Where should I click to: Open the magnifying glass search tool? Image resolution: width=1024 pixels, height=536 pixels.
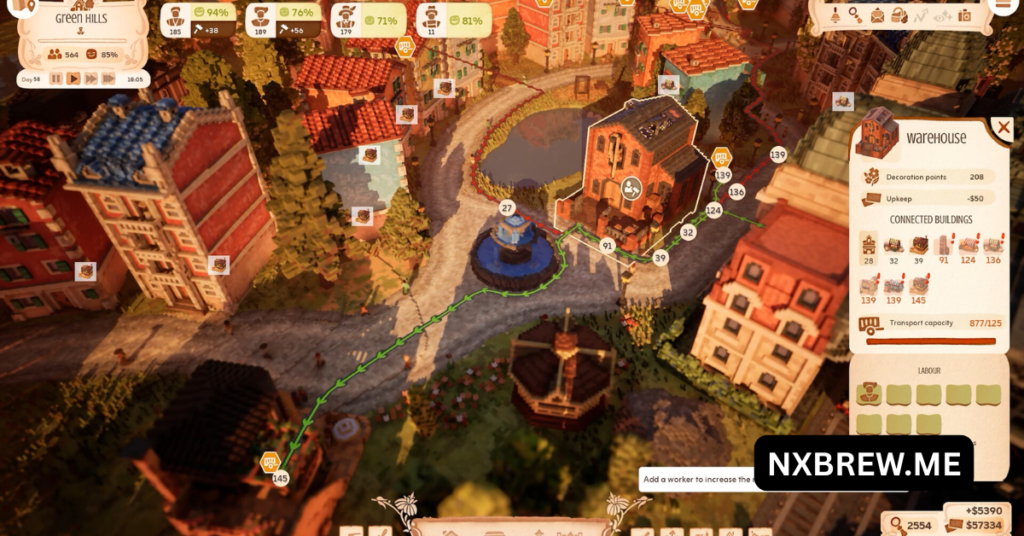(856, 15)
